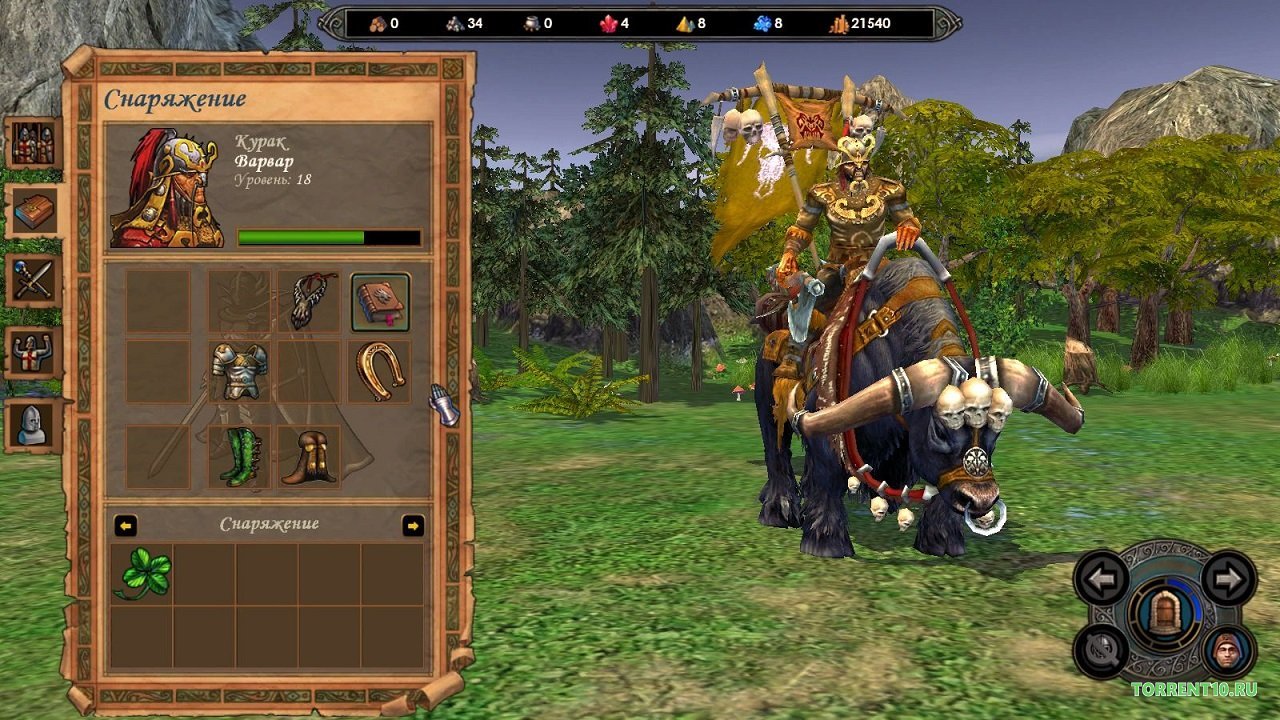The width and height of the screenshot is (1280, 720).
Task: Click the right arrow round button
Action: click(1228, 578)
